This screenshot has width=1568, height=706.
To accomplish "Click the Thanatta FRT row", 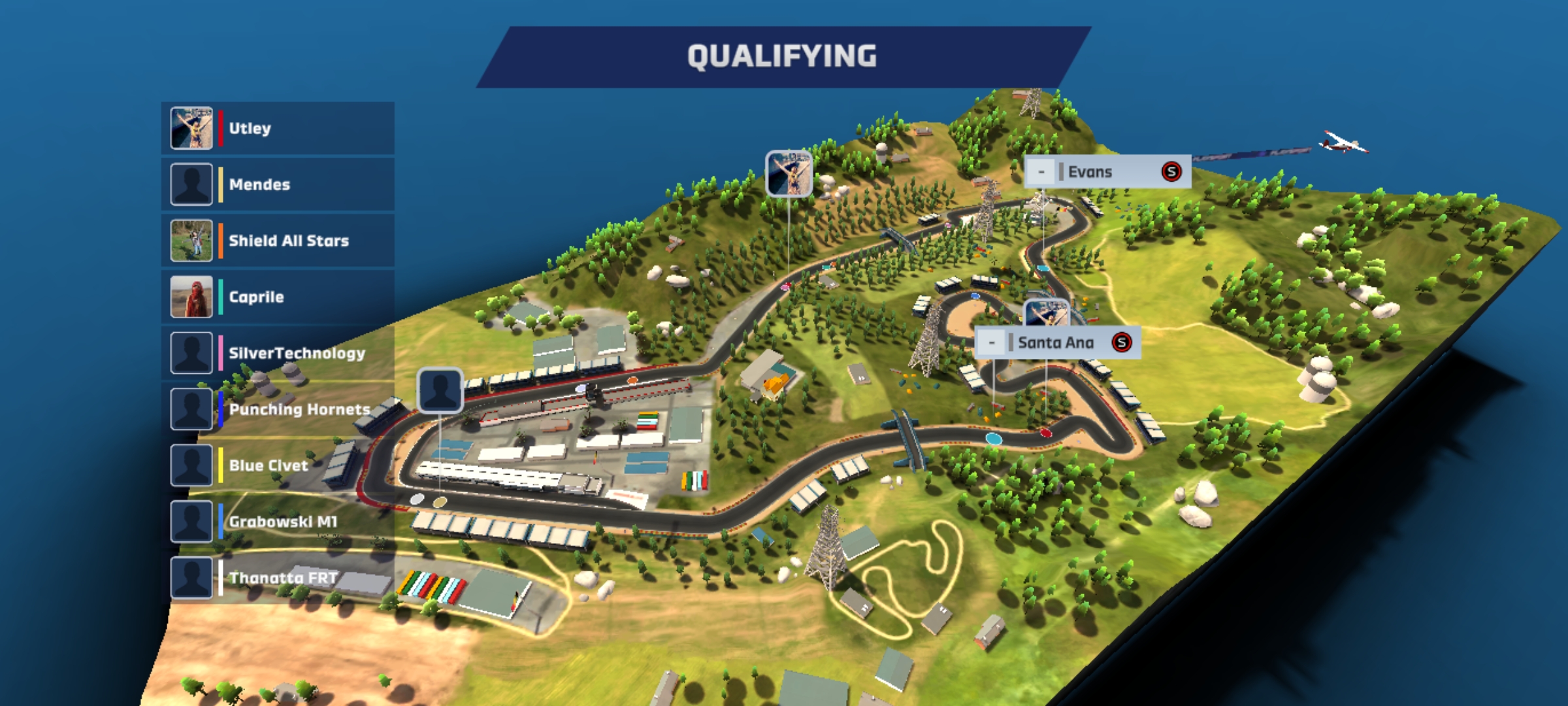I will 278,578.
